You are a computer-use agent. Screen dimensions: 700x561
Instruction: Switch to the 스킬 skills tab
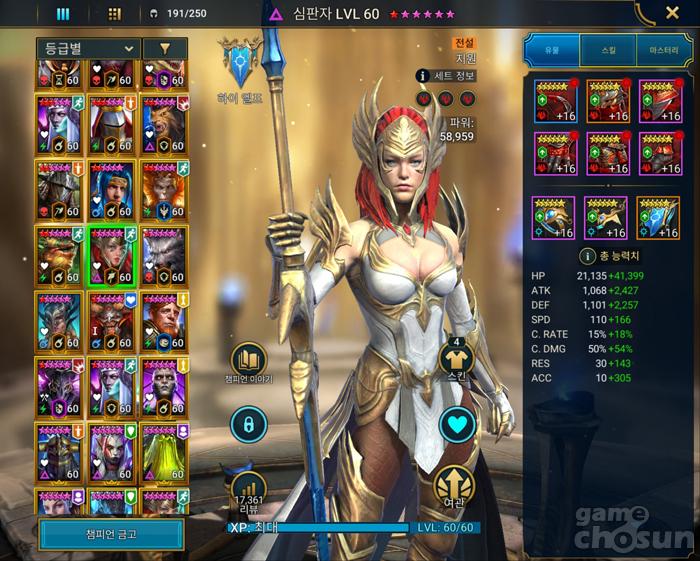[x=608, y=47]
